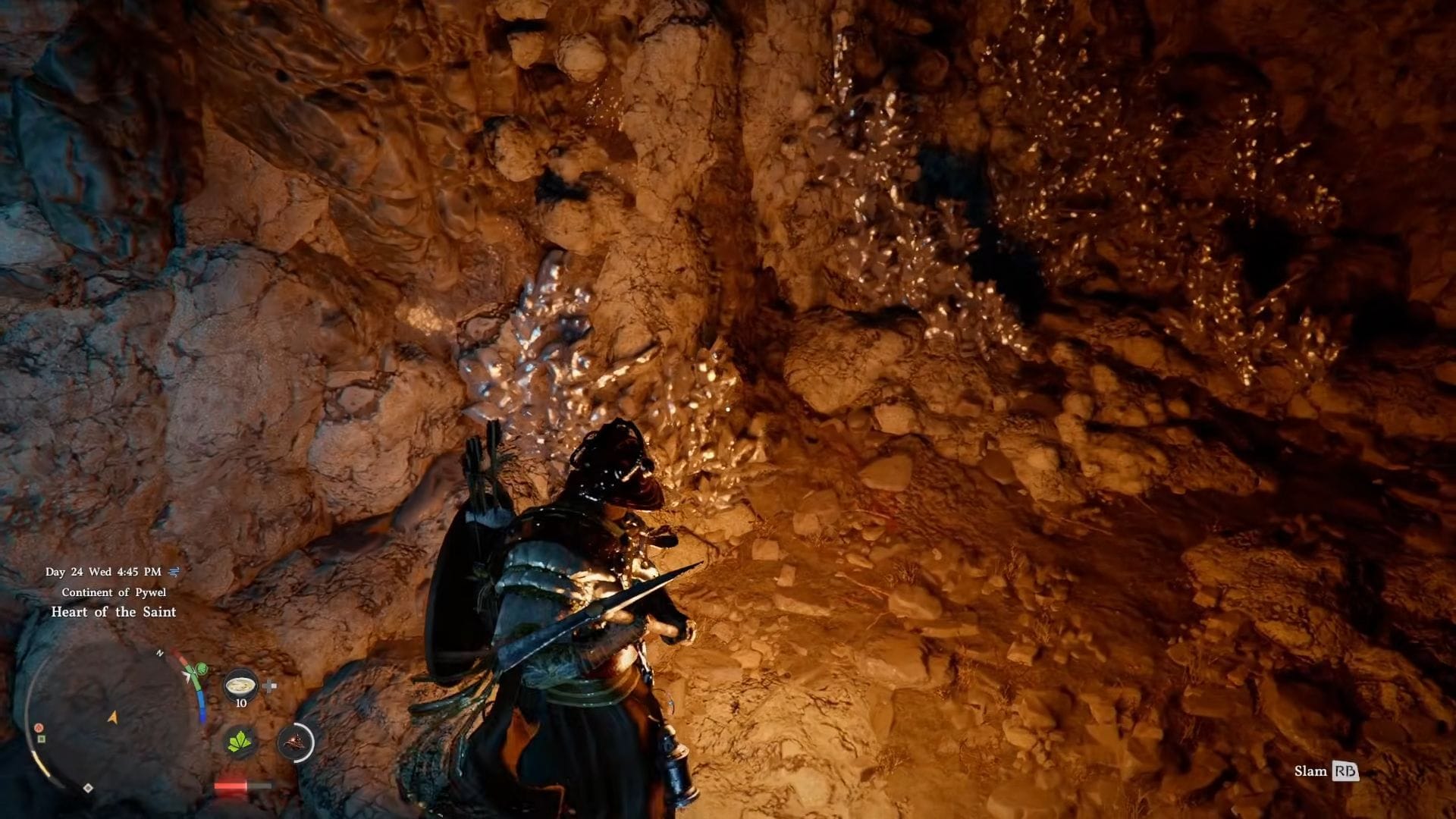Click the North indicator on the compass
Viewport: 1456px width, 819px height.
tap(160, 653)
